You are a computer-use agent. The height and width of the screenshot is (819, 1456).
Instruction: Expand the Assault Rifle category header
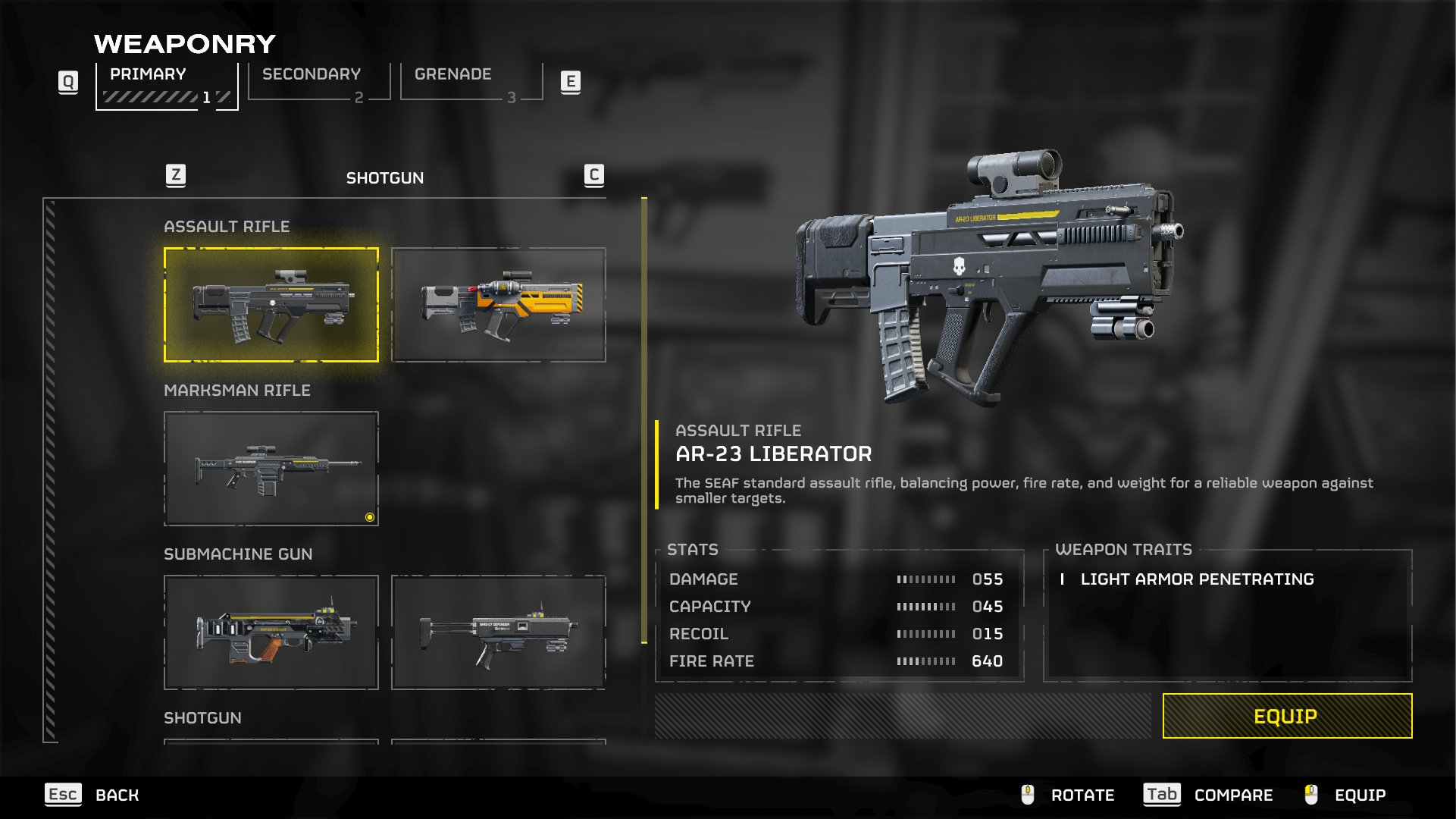(227, 226)
